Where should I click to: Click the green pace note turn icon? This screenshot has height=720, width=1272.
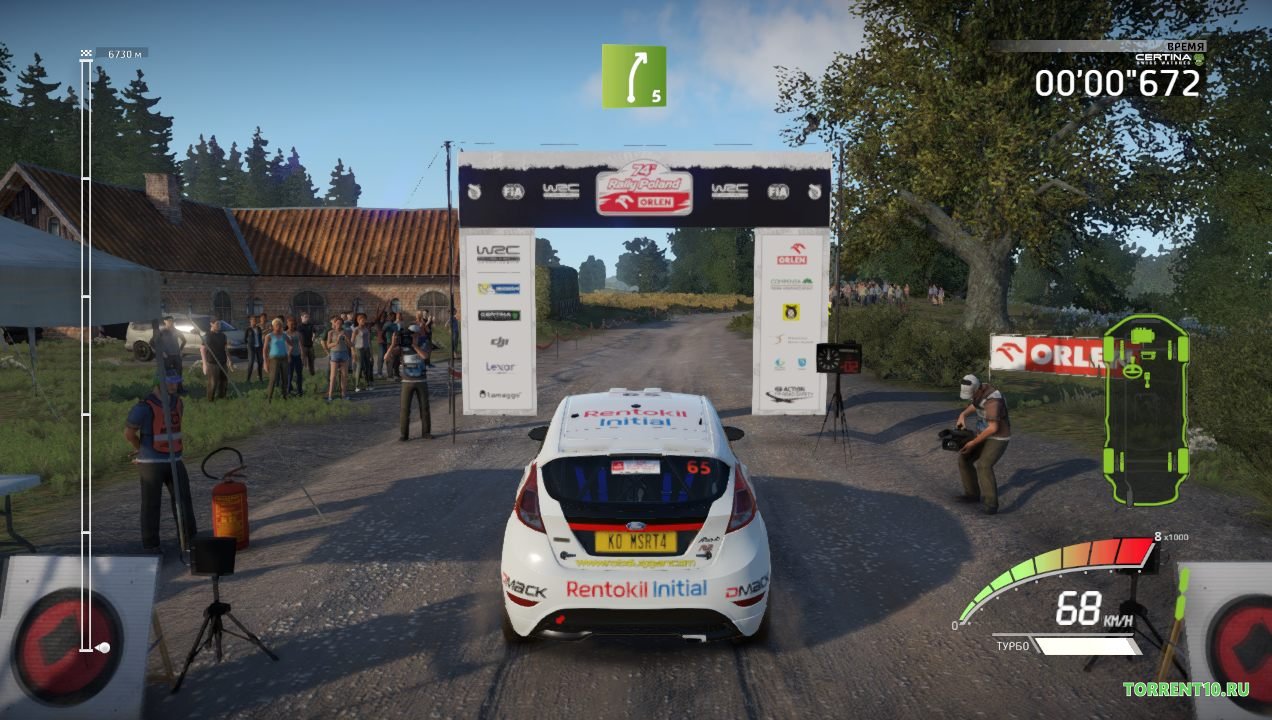(x=633, y=76)
